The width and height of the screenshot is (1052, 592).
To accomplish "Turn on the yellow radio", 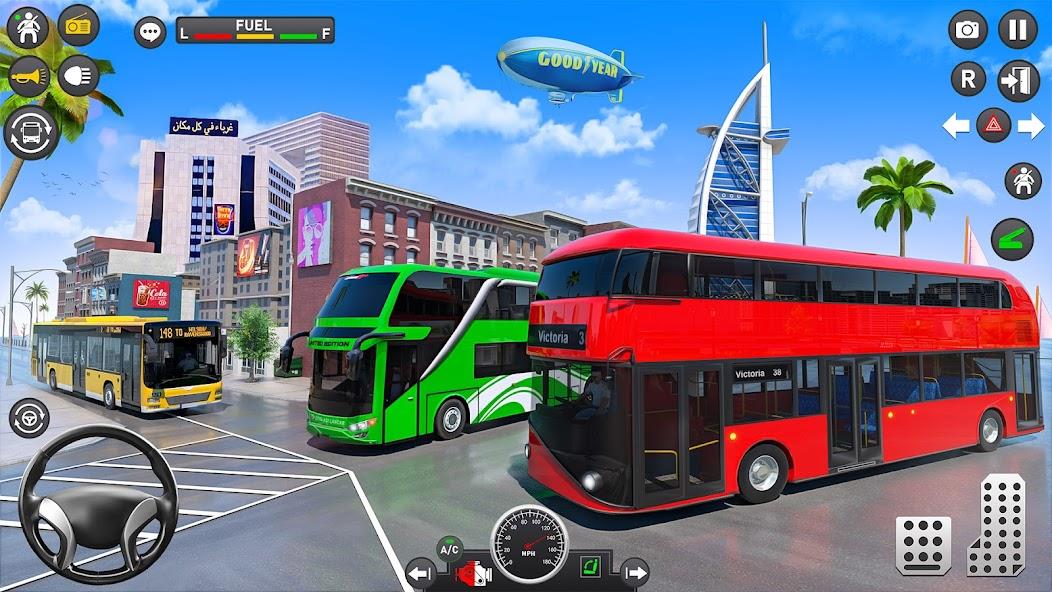I will click(x=78, y=25).
